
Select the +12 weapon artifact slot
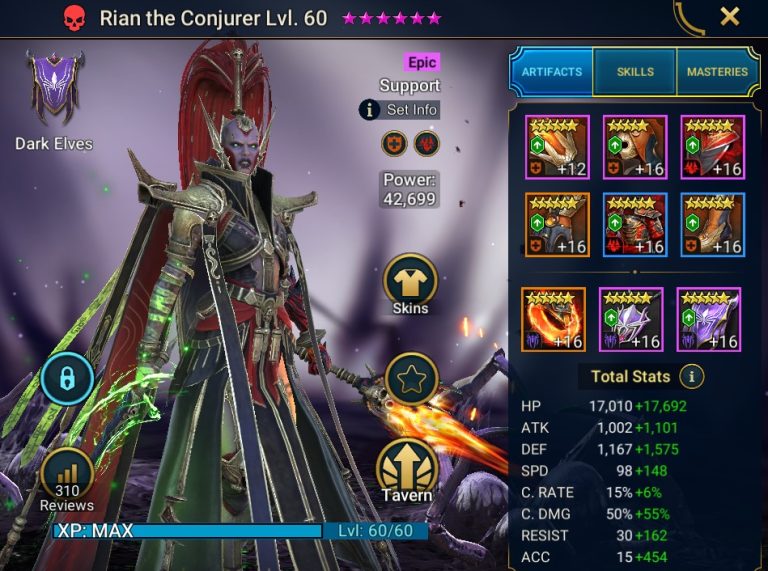point(557,147)
